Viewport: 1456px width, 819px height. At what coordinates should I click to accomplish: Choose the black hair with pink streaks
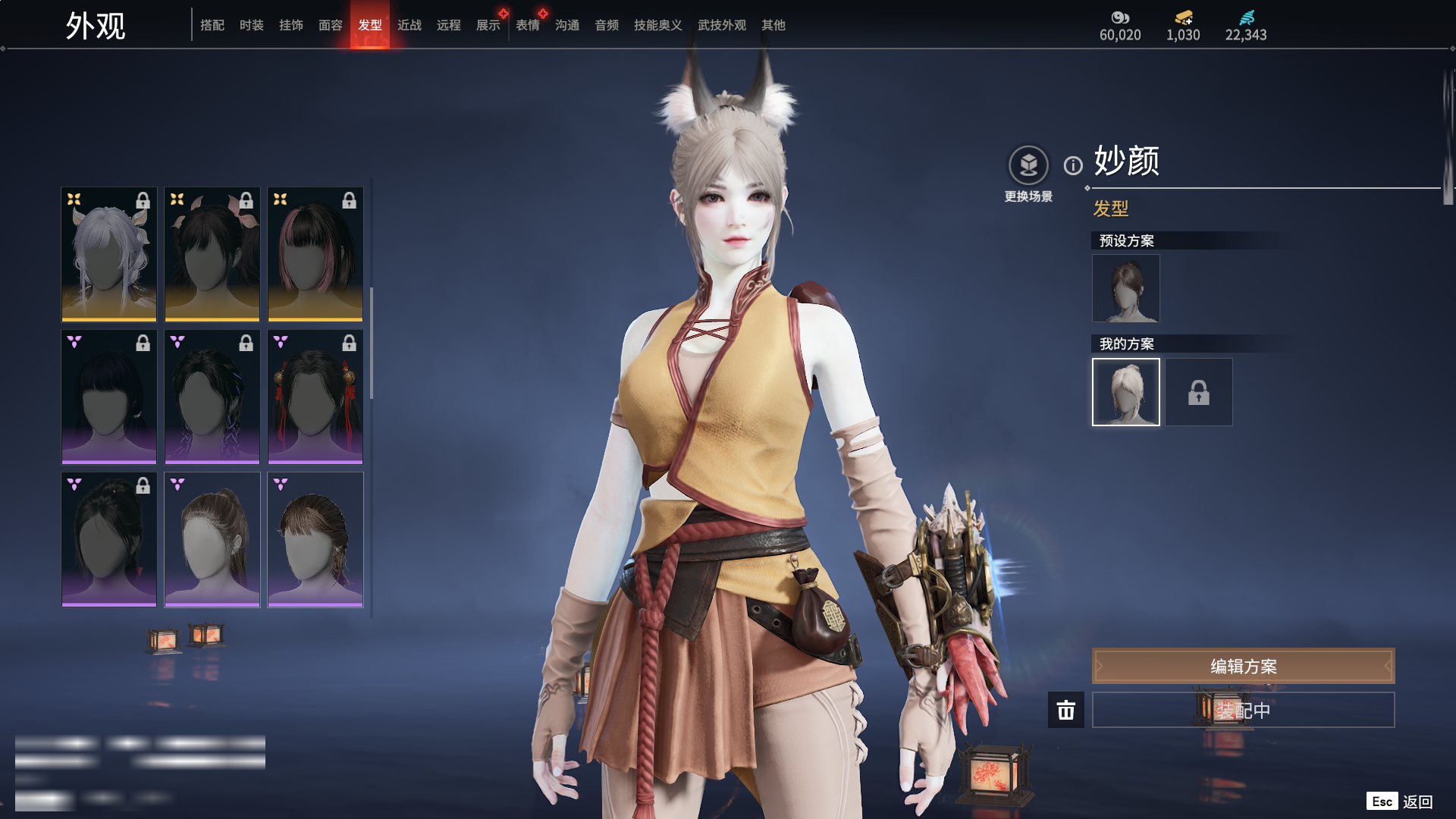[315, 254]
